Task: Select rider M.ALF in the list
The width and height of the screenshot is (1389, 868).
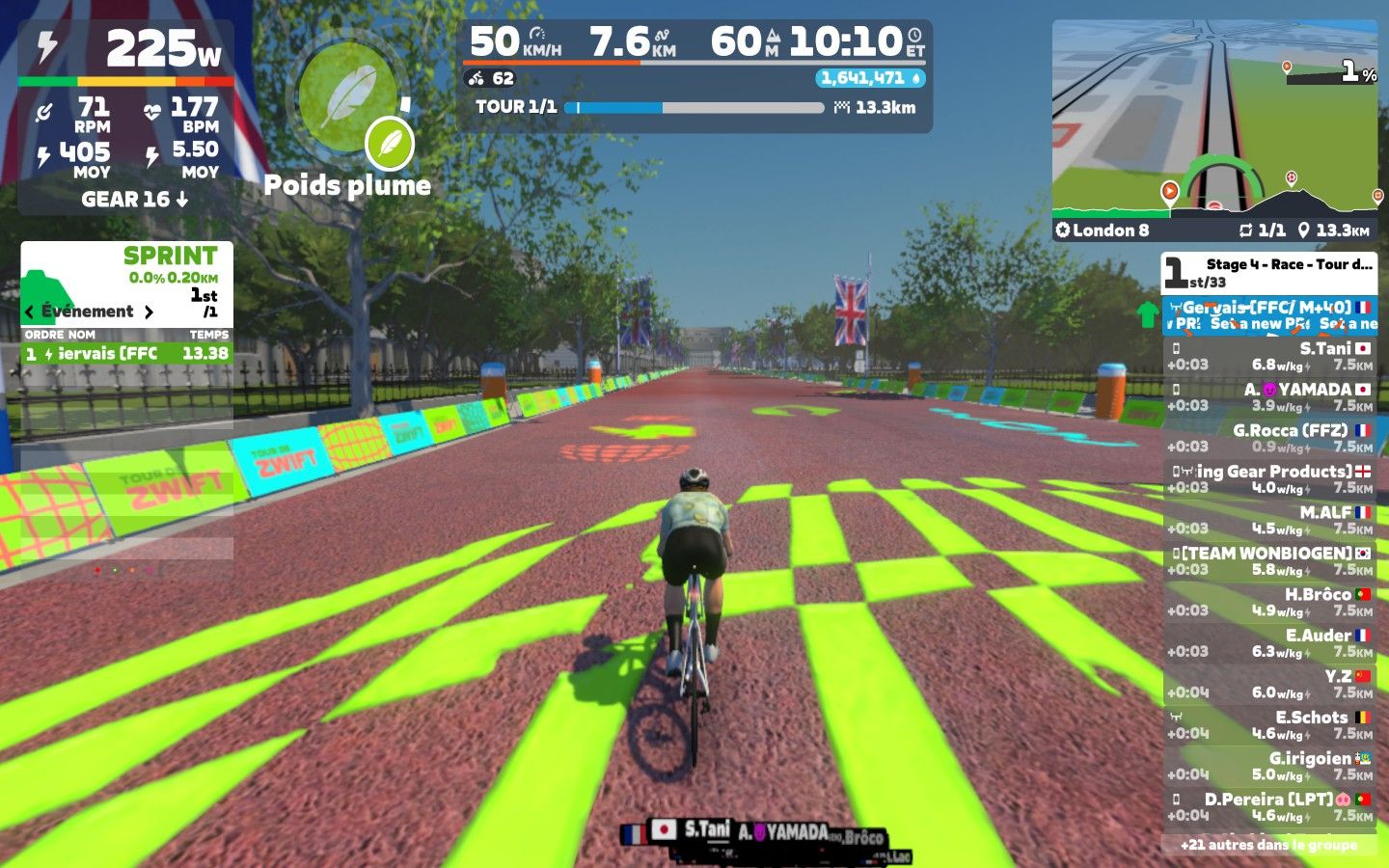Action: click(1269, 520)
